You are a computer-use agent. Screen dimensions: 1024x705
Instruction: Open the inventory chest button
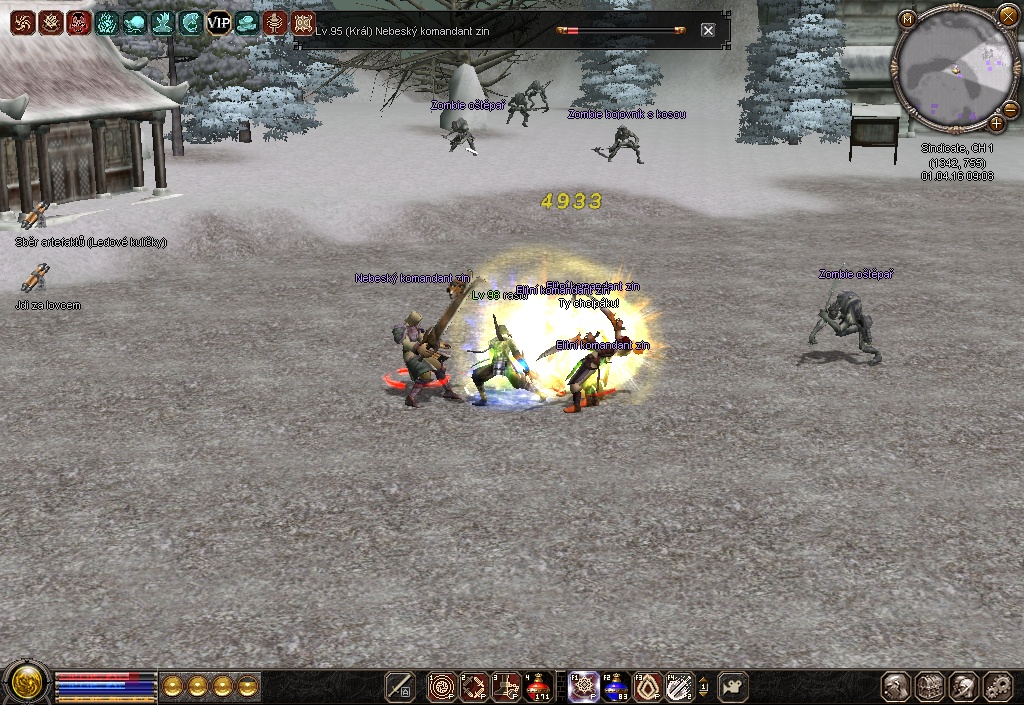930,686
